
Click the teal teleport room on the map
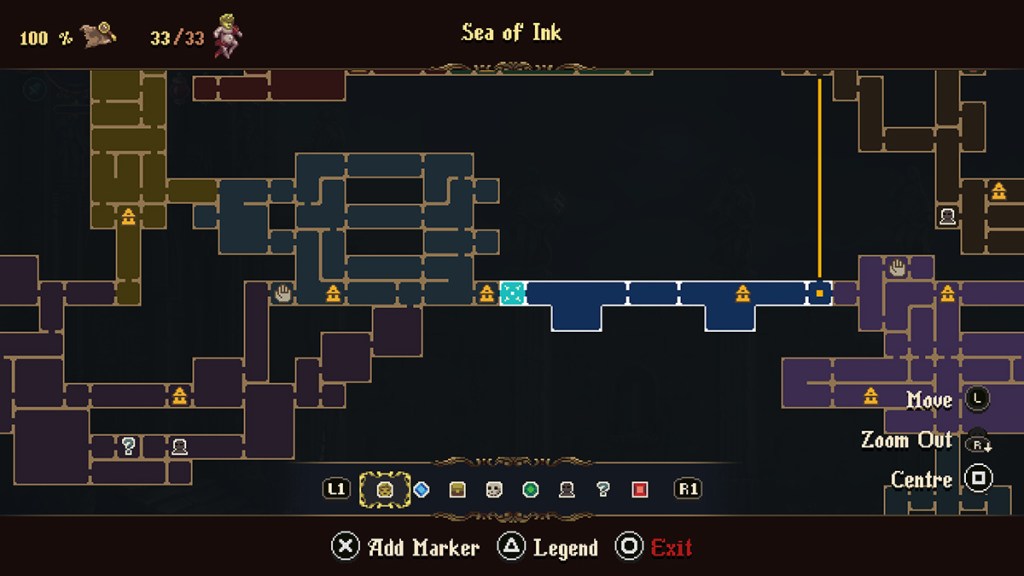coord(512,293)
